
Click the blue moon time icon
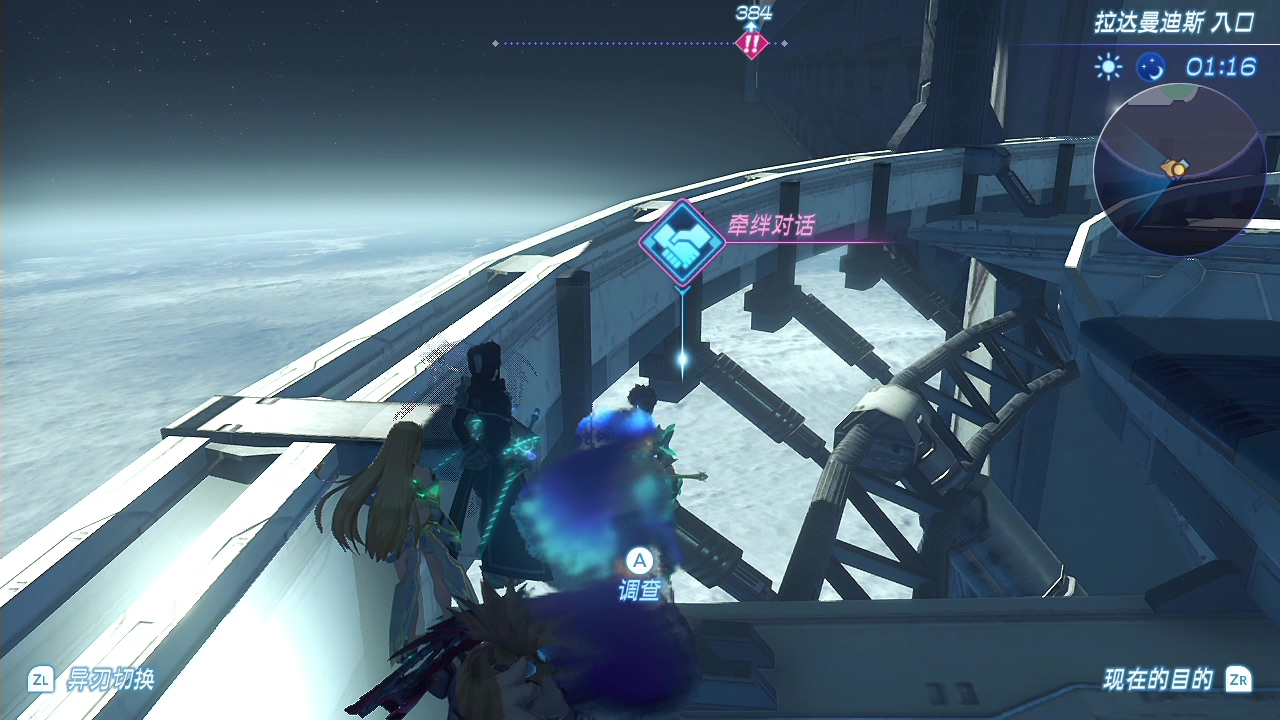[x=1151, y=67]
